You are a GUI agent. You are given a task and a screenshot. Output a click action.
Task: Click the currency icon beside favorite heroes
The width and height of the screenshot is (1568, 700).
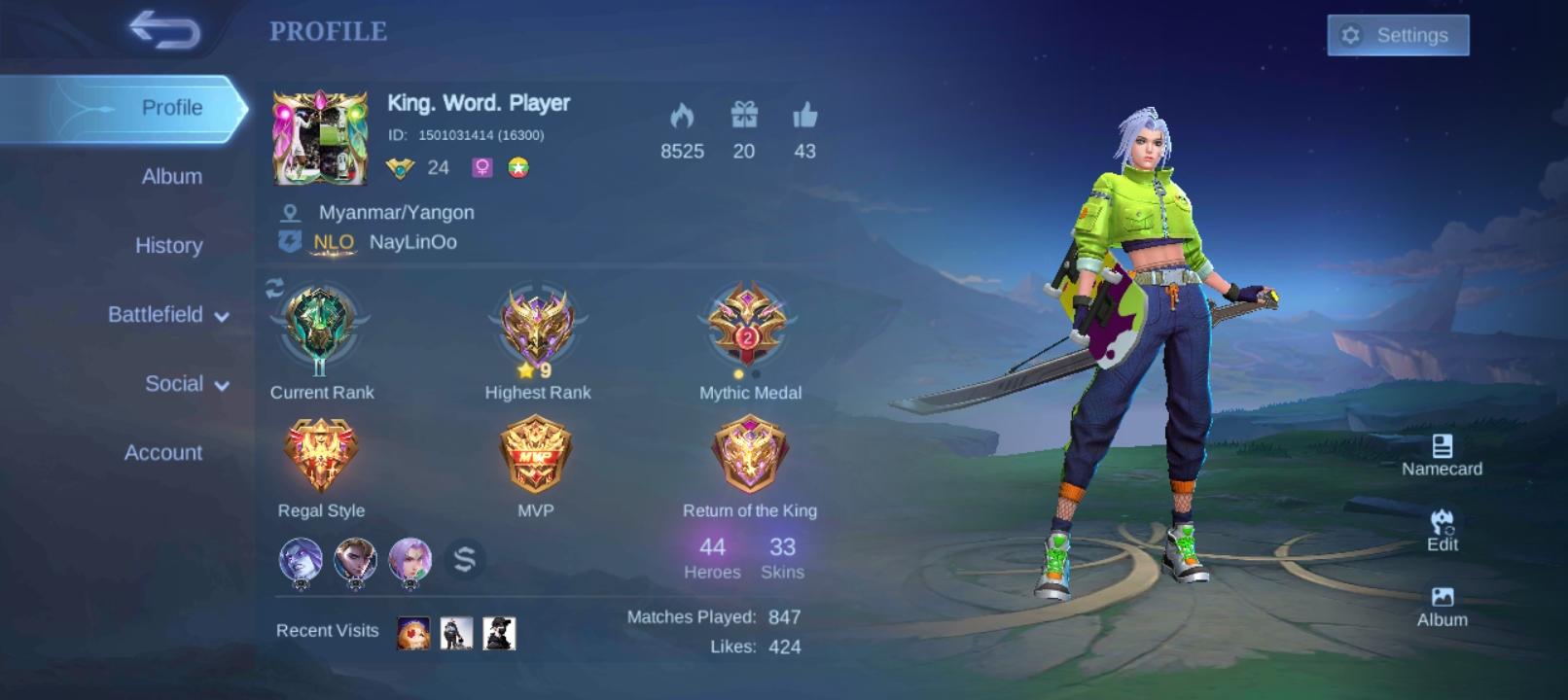(465, 557)
